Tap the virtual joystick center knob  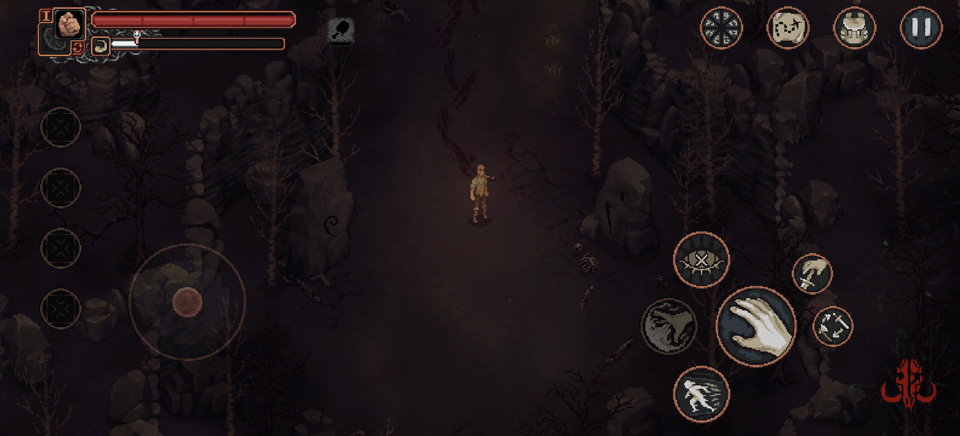187,301
